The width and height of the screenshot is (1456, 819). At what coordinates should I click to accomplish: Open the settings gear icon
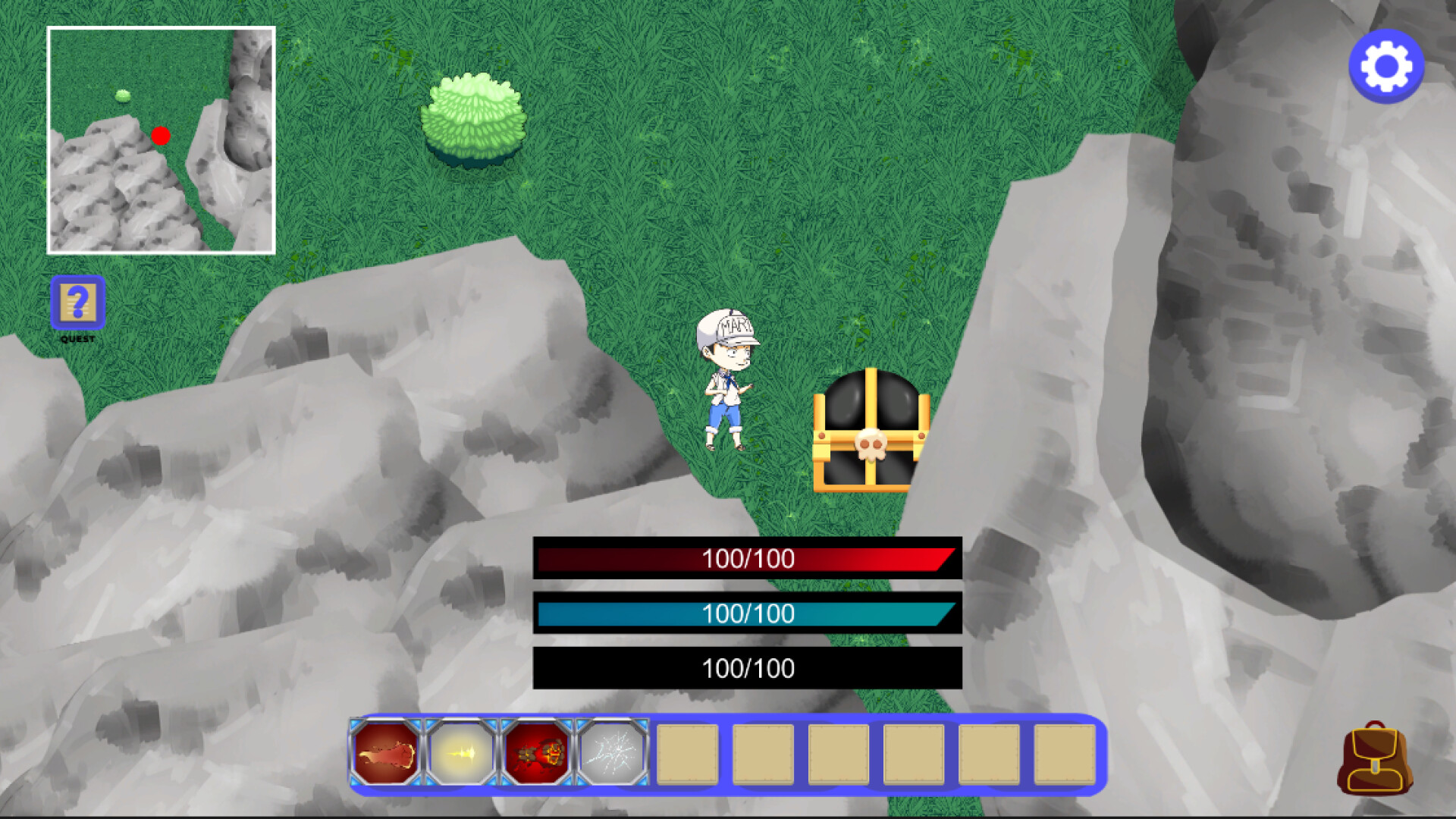coord(1387,66)
